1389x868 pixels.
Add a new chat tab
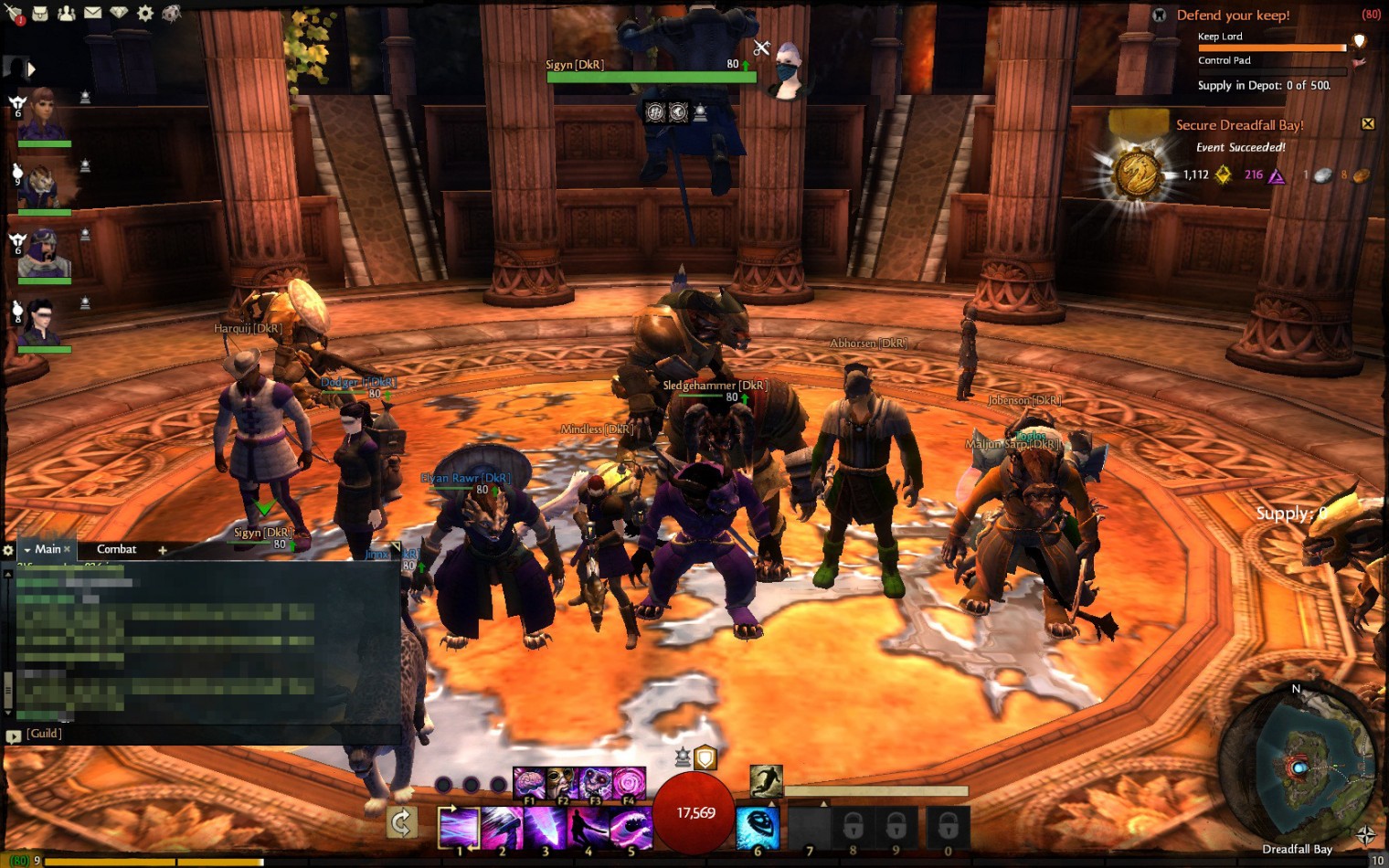(x=163, y=550)
